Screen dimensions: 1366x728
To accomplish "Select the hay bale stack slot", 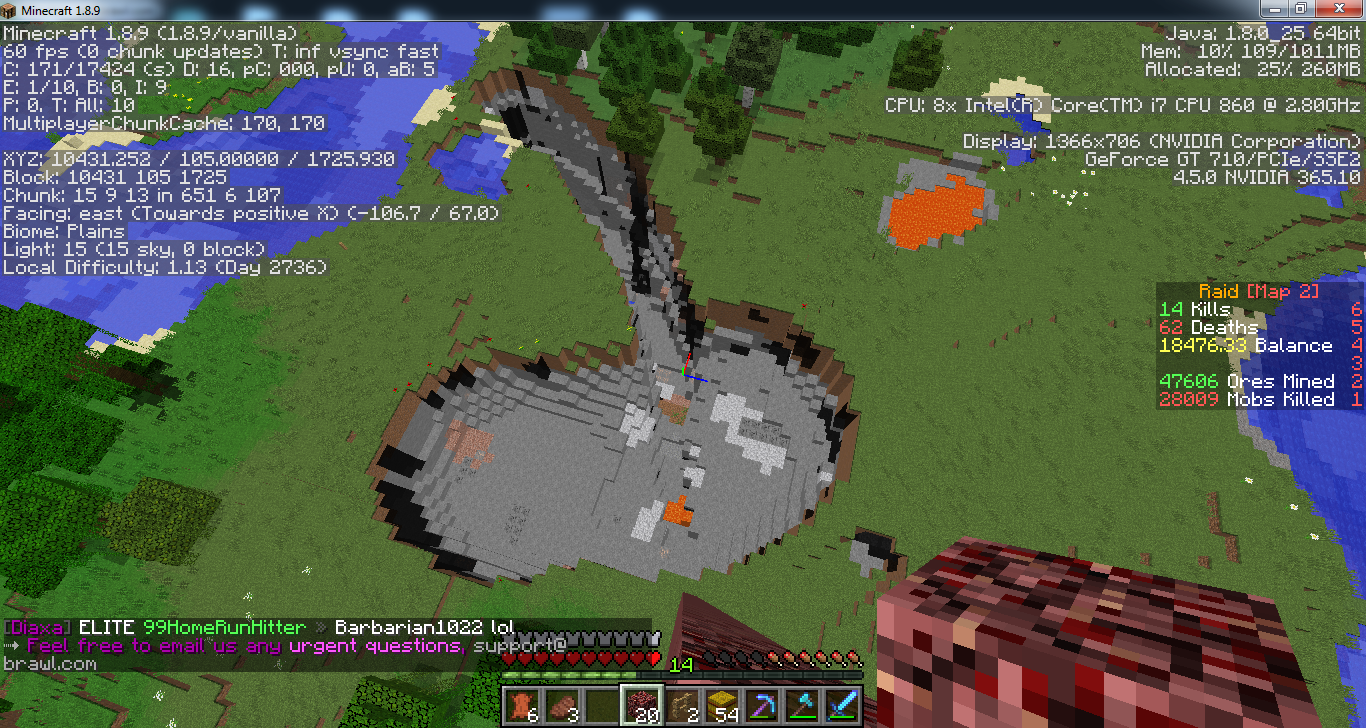I will click(722, 705).
